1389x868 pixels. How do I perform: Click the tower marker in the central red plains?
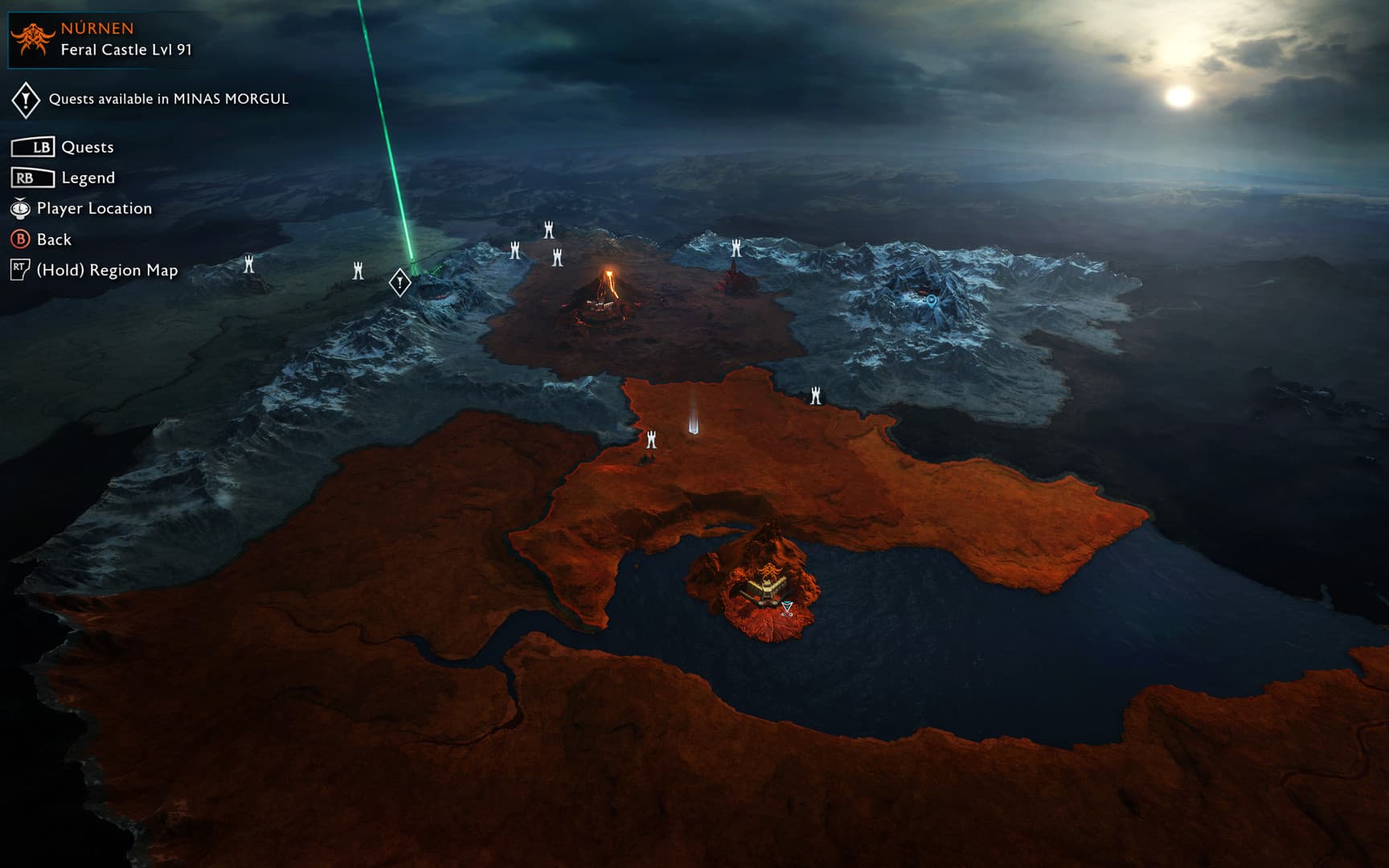(x=650, y=438)
